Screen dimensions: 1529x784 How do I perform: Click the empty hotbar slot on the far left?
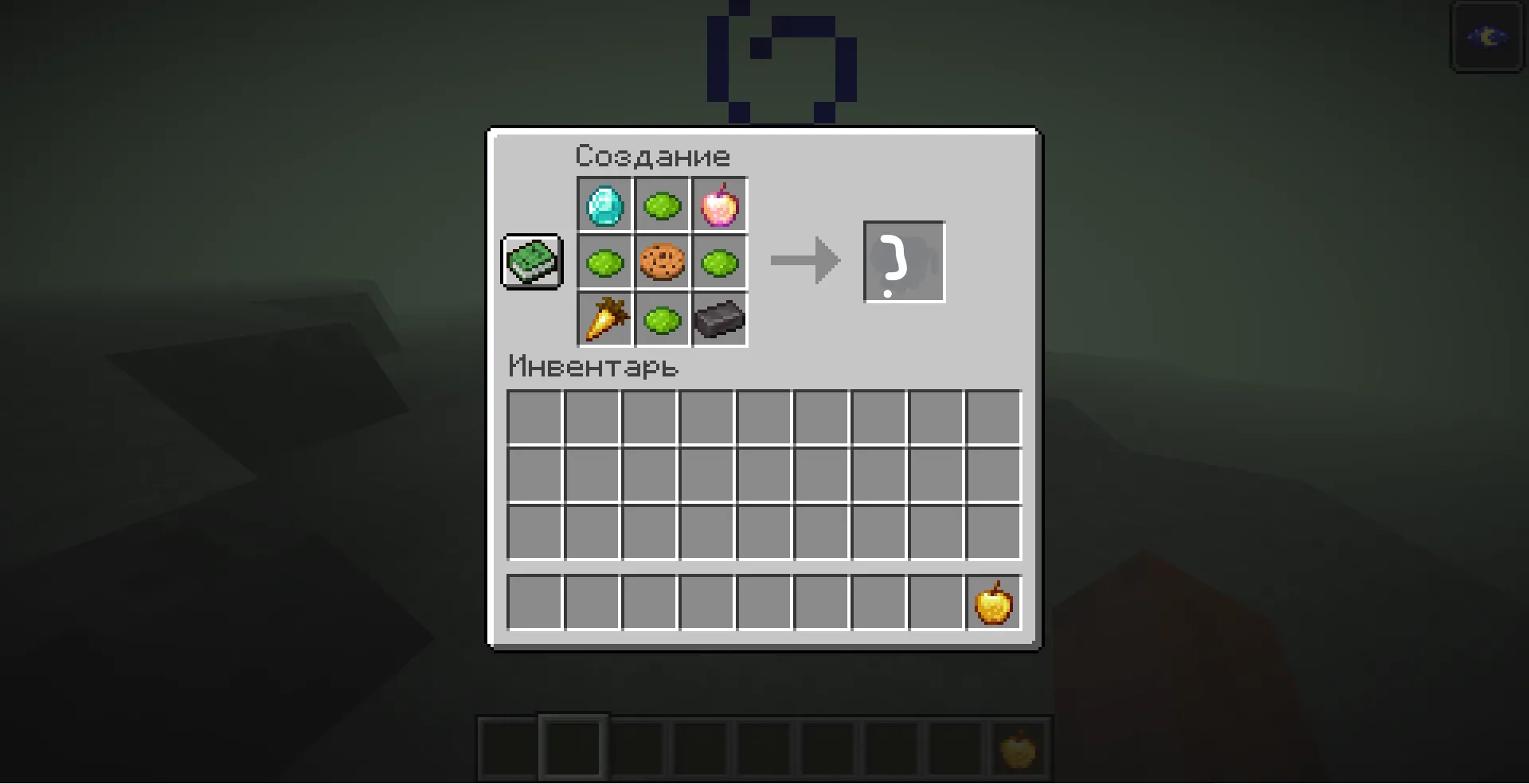tap(506, 748)
